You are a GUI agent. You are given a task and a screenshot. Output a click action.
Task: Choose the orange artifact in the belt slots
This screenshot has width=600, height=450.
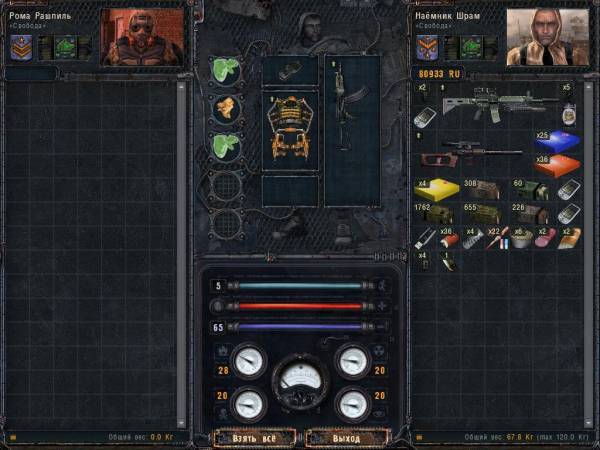tap(226, 108)
